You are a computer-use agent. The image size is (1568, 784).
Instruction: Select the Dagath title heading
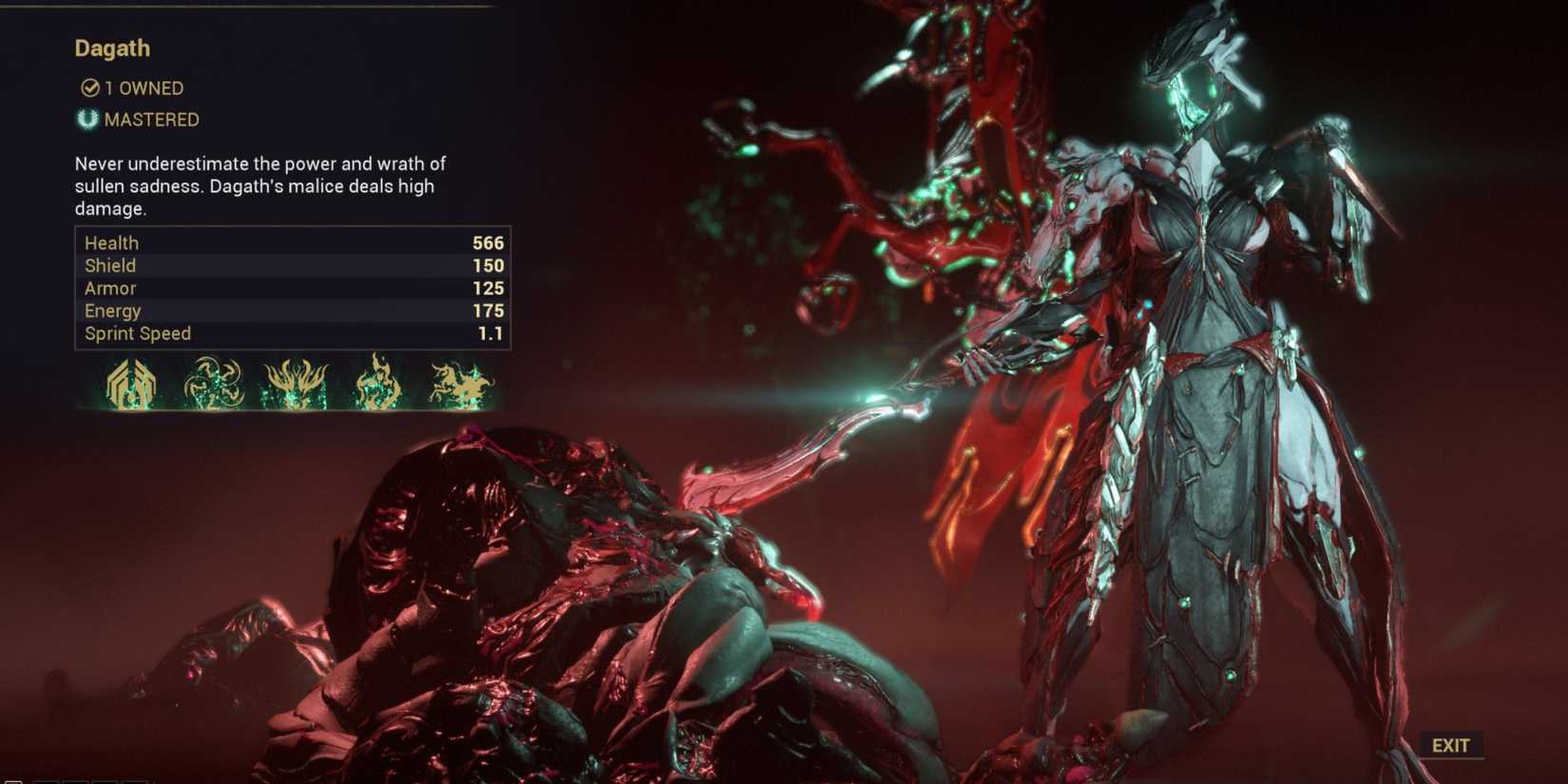[112, 48]
